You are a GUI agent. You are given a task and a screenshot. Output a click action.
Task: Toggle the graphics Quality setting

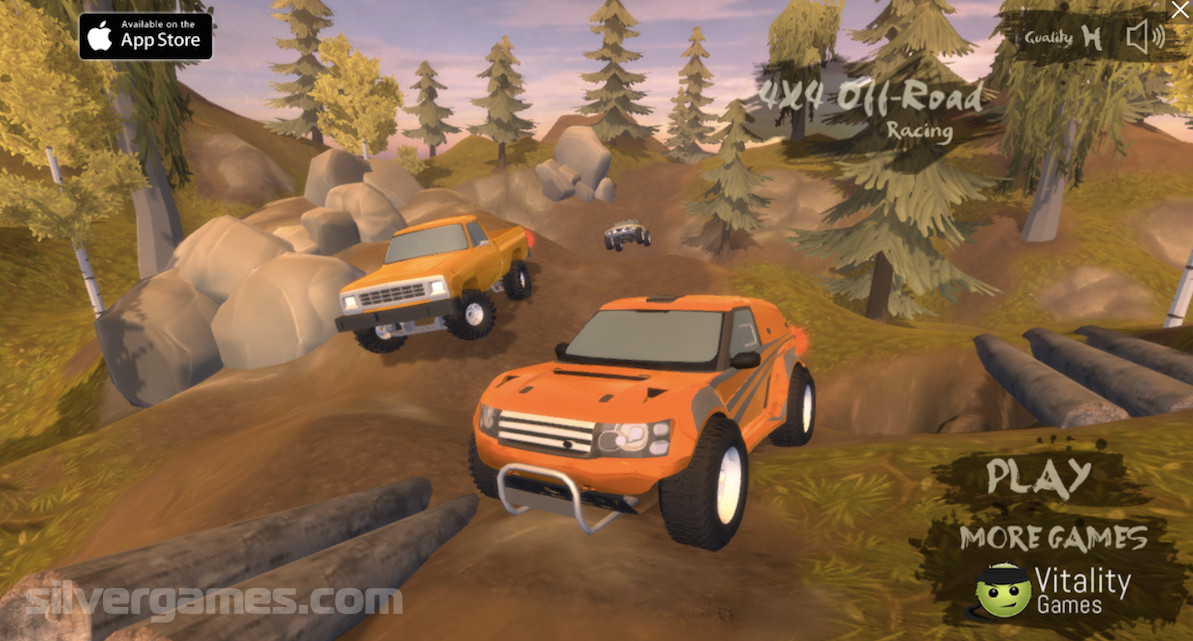click(1063, 38)
